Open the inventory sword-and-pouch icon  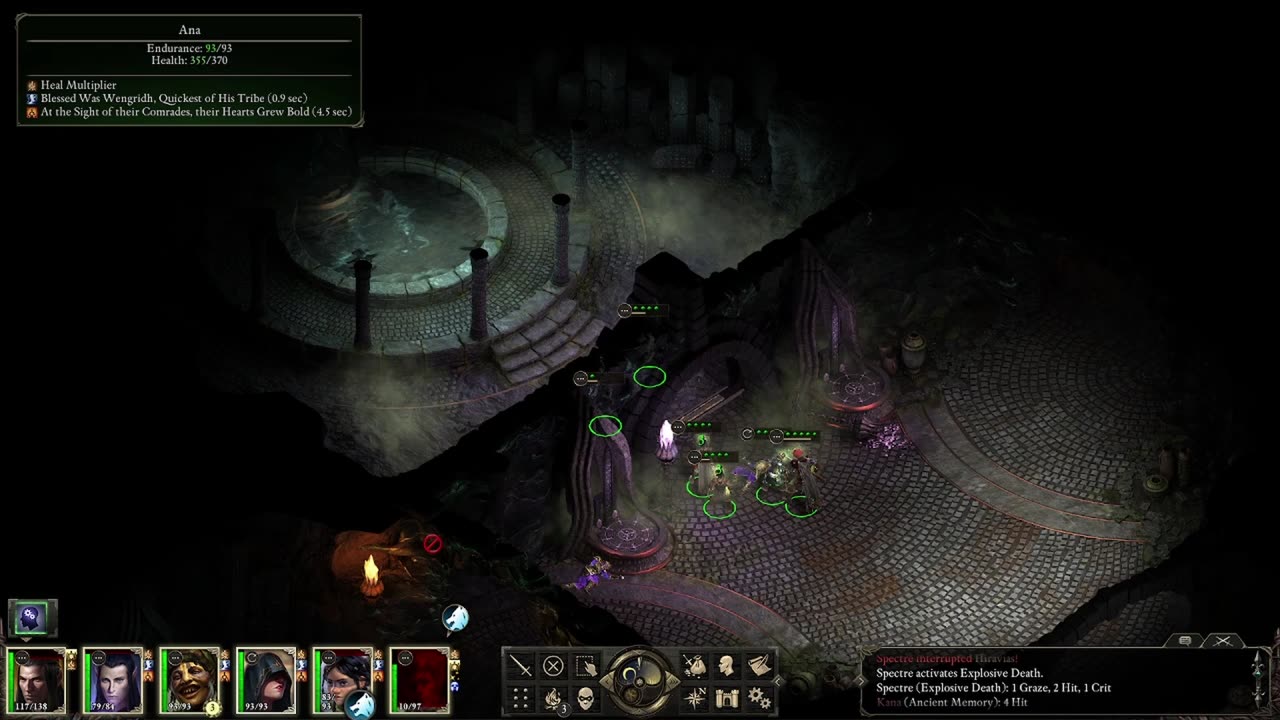coord(694,665)
